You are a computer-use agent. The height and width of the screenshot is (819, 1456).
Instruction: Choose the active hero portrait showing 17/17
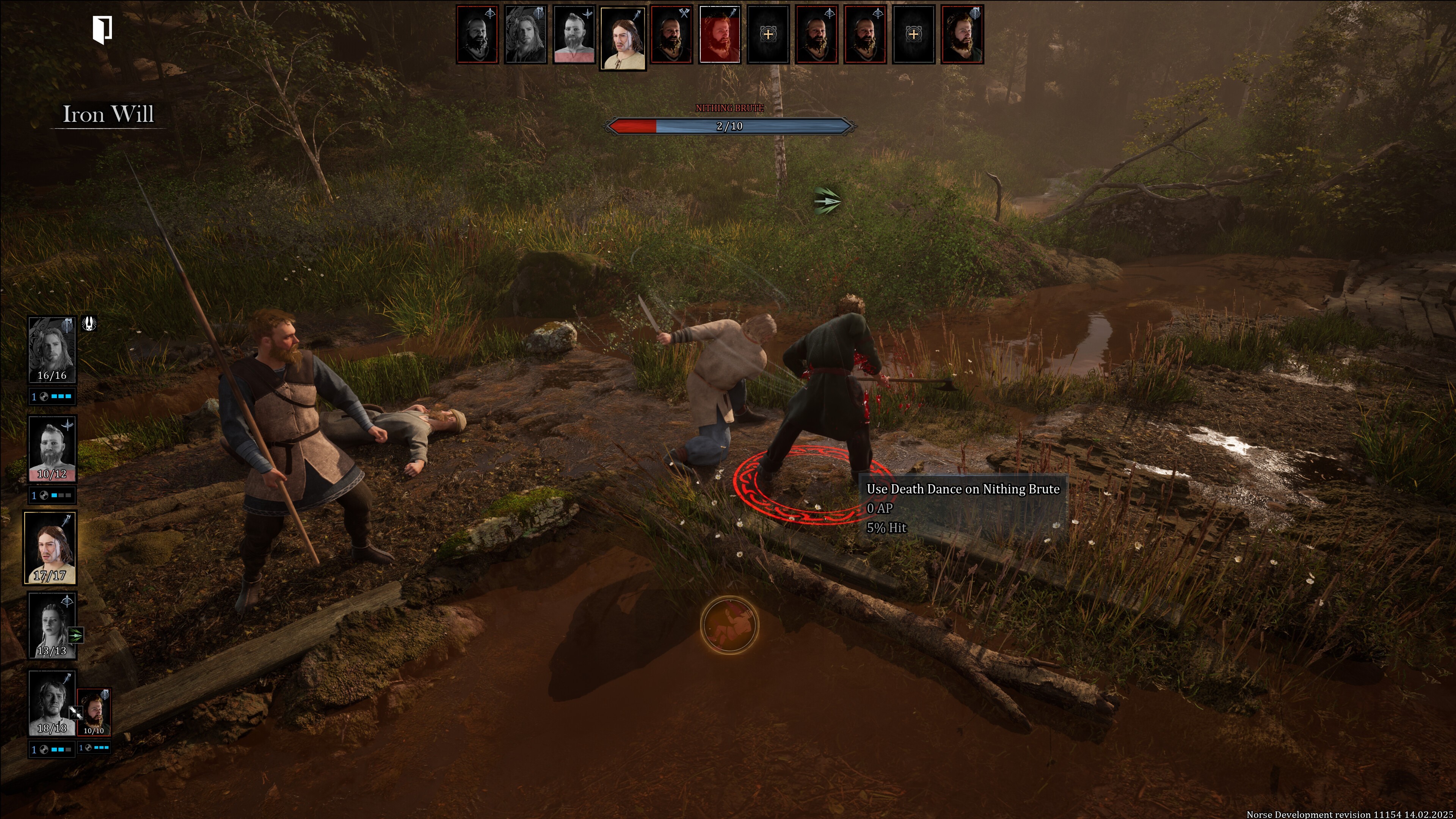[50, 547]
